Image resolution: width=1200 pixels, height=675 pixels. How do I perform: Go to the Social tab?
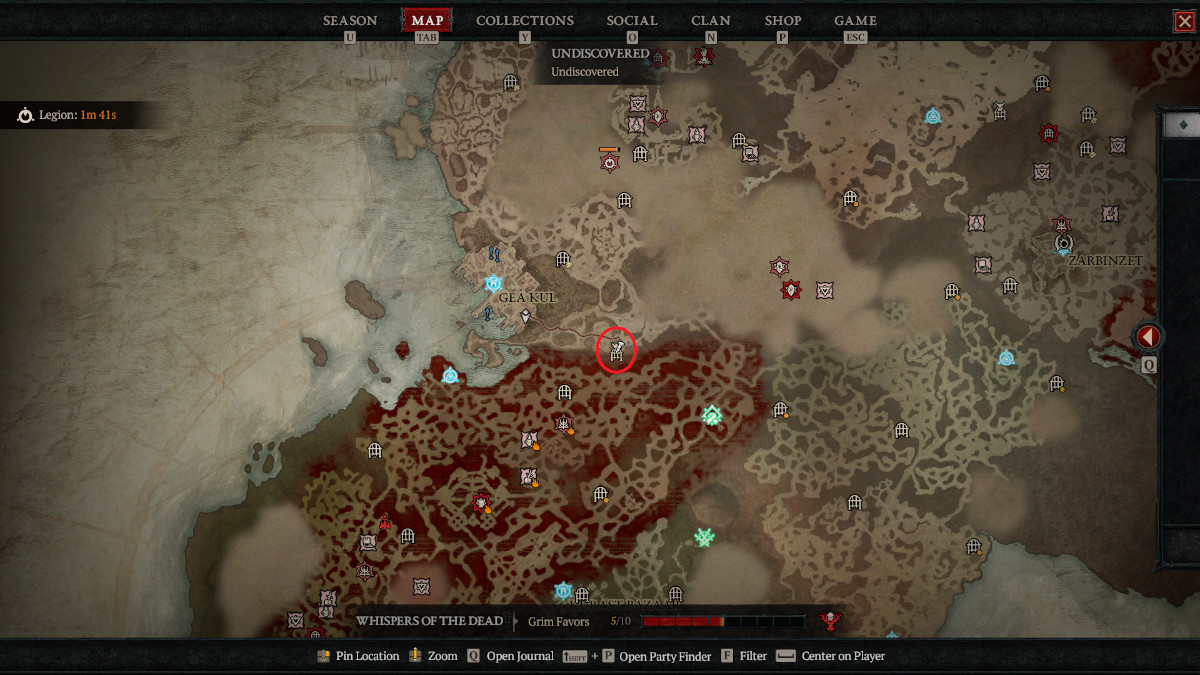632,20
